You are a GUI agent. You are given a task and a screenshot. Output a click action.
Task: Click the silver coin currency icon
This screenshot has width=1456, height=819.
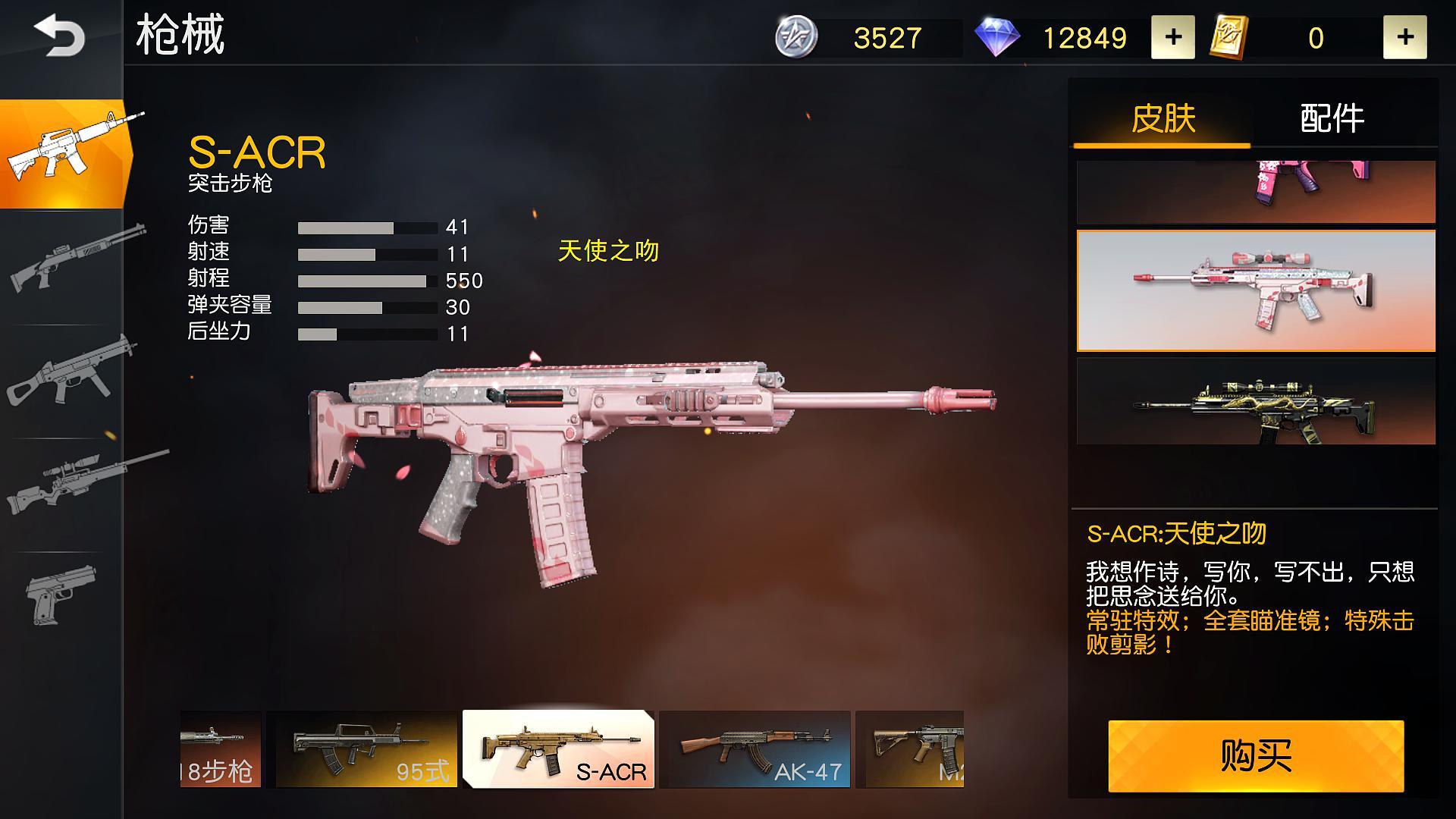pyautogui.click(x=795, y=37)
